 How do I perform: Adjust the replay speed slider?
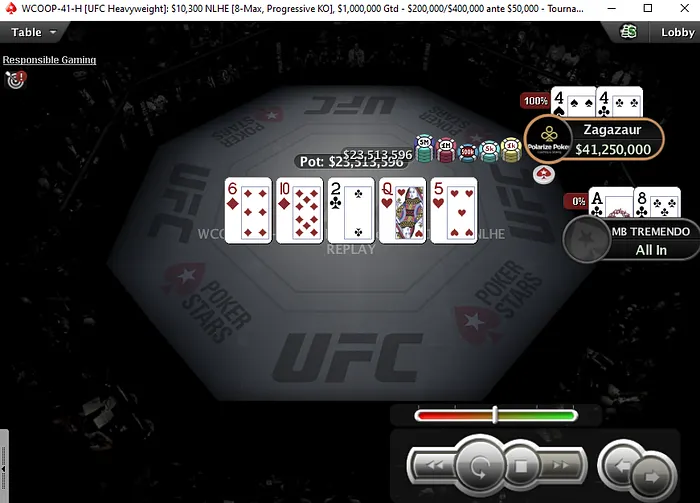click(496, 415)
